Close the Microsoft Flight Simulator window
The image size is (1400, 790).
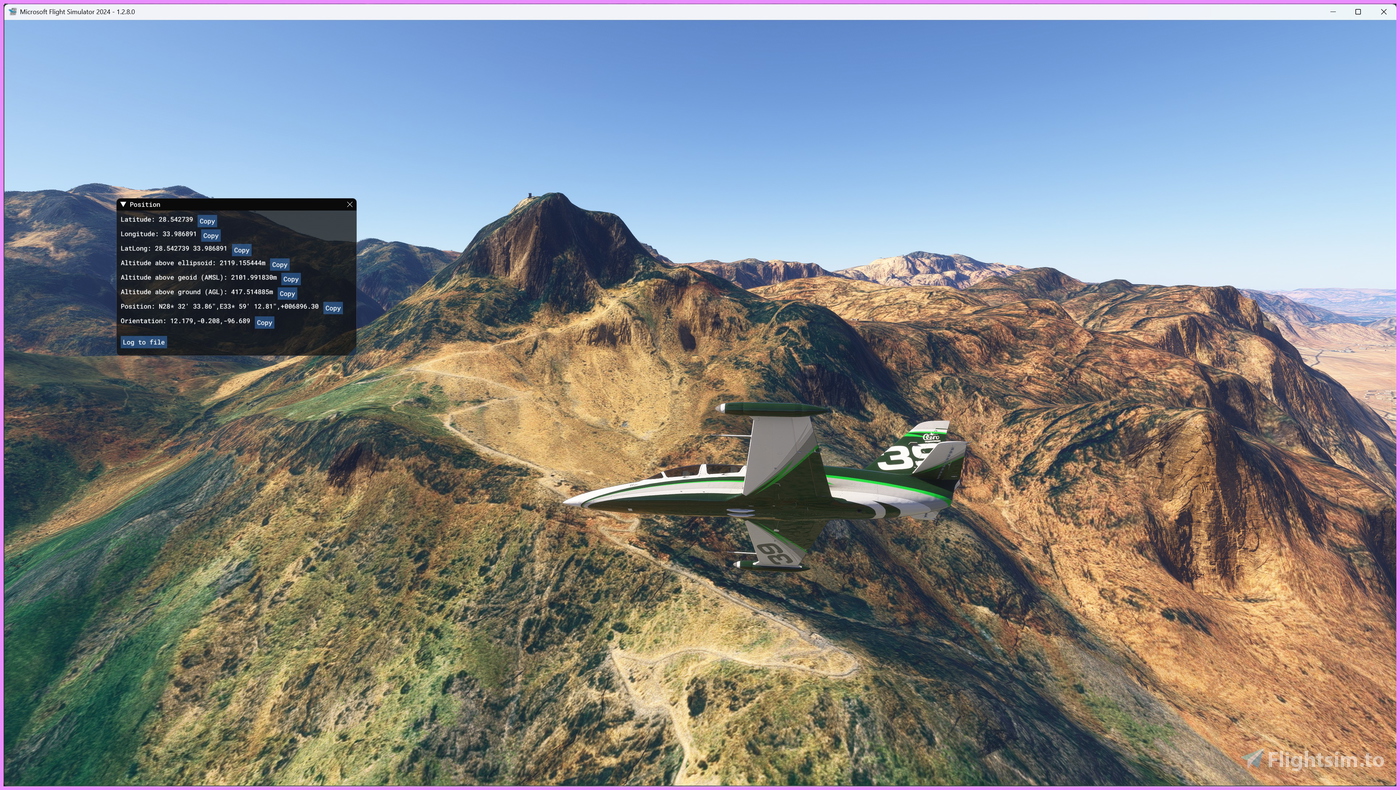(x=1384, y=12)
